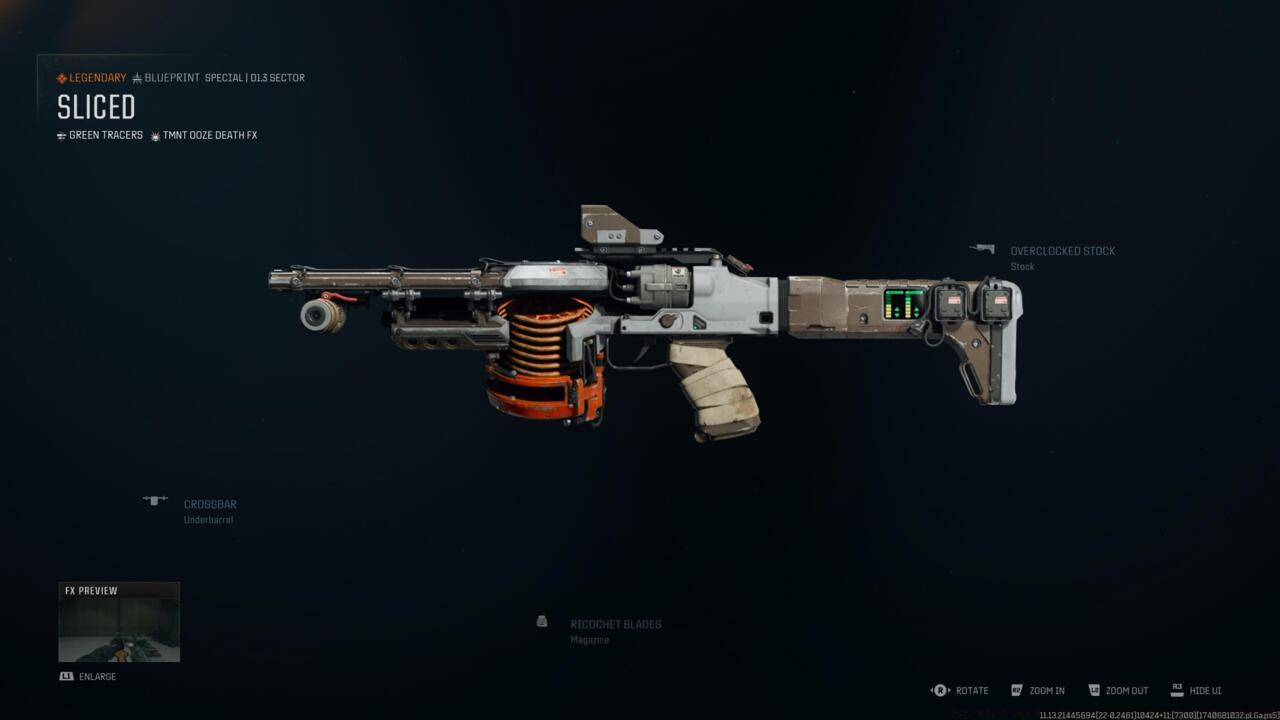Click the Green Tracers effect icon

pos(62,135)
